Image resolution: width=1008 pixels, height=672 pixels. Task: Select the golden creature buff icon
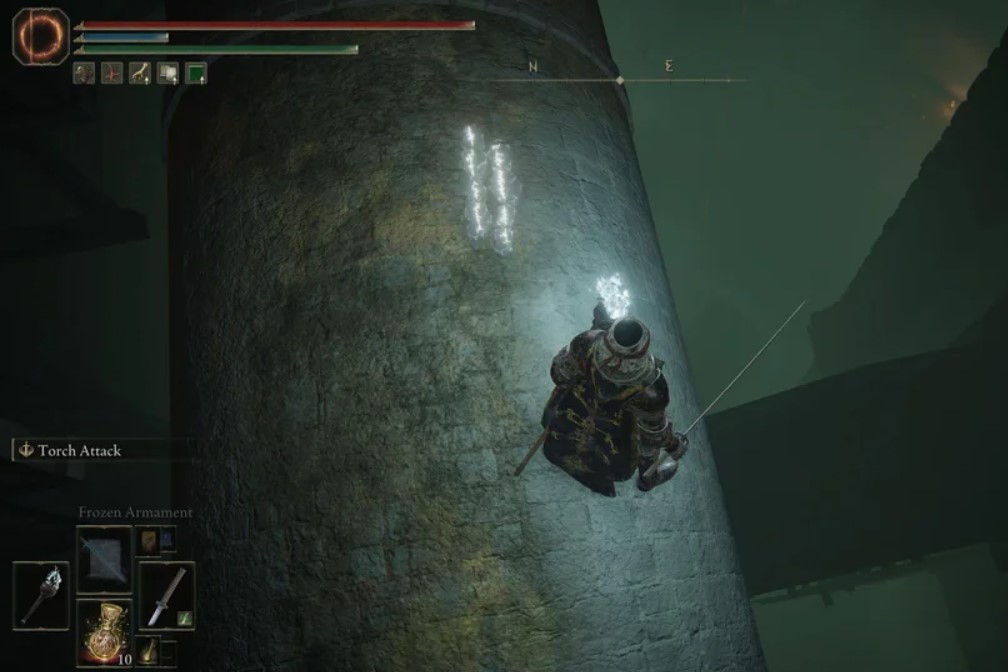coord(140,73)
